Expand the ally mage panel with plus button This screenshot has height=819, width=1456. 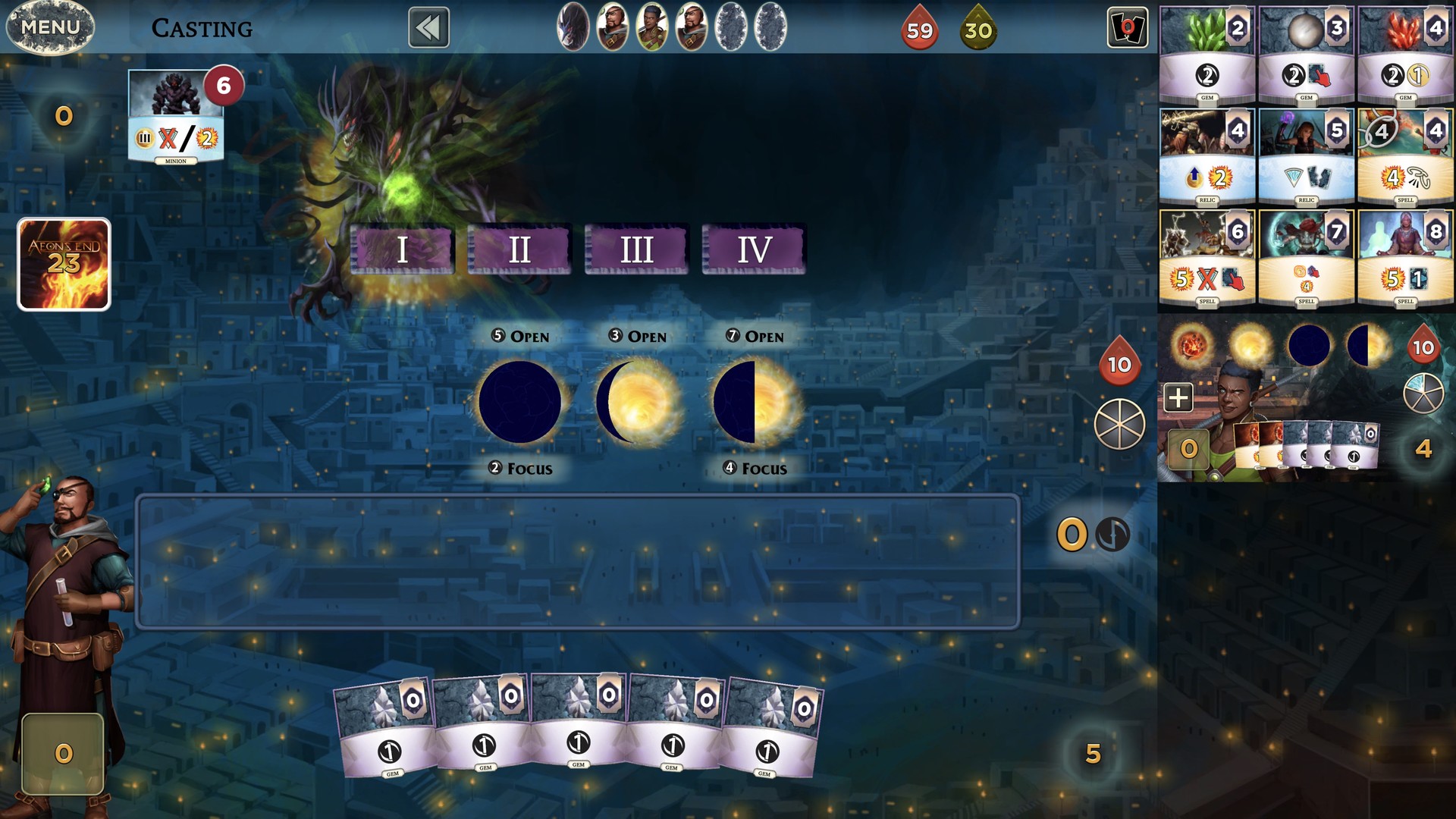[x=1178, y=397]
